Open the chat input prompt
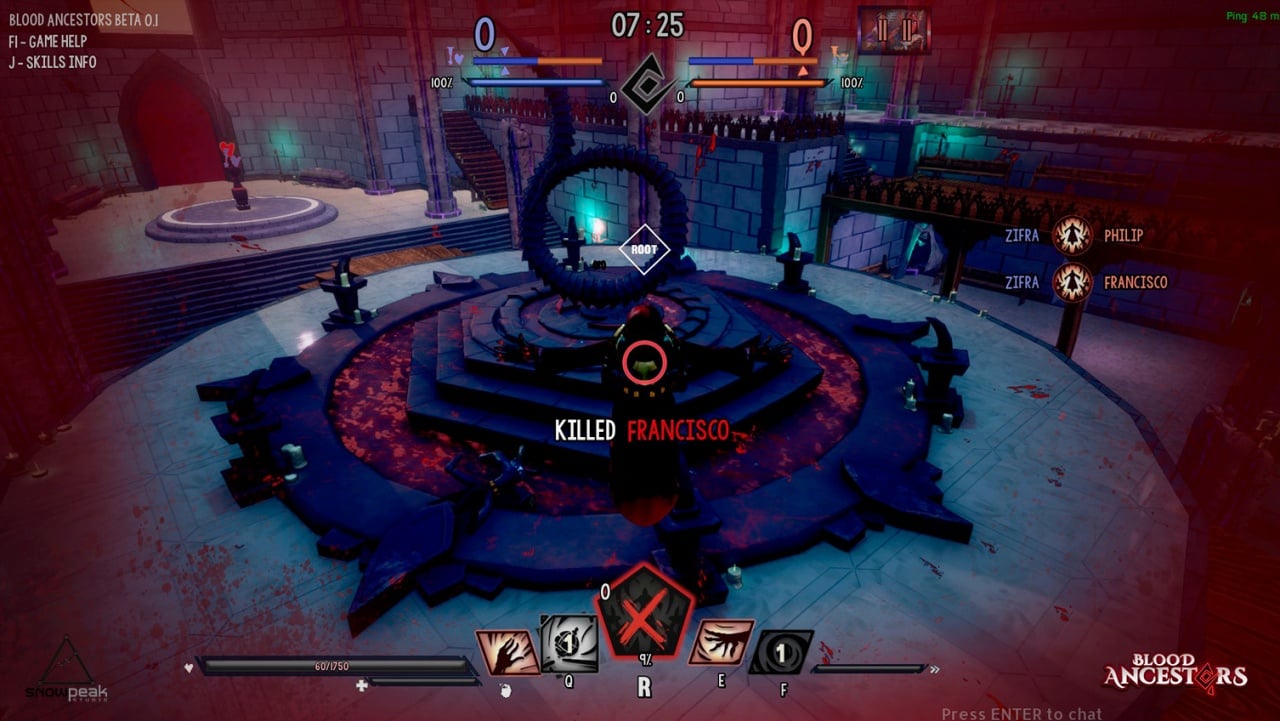The width and height of the screenshot is (1280, 721). tap(1021, 713)
